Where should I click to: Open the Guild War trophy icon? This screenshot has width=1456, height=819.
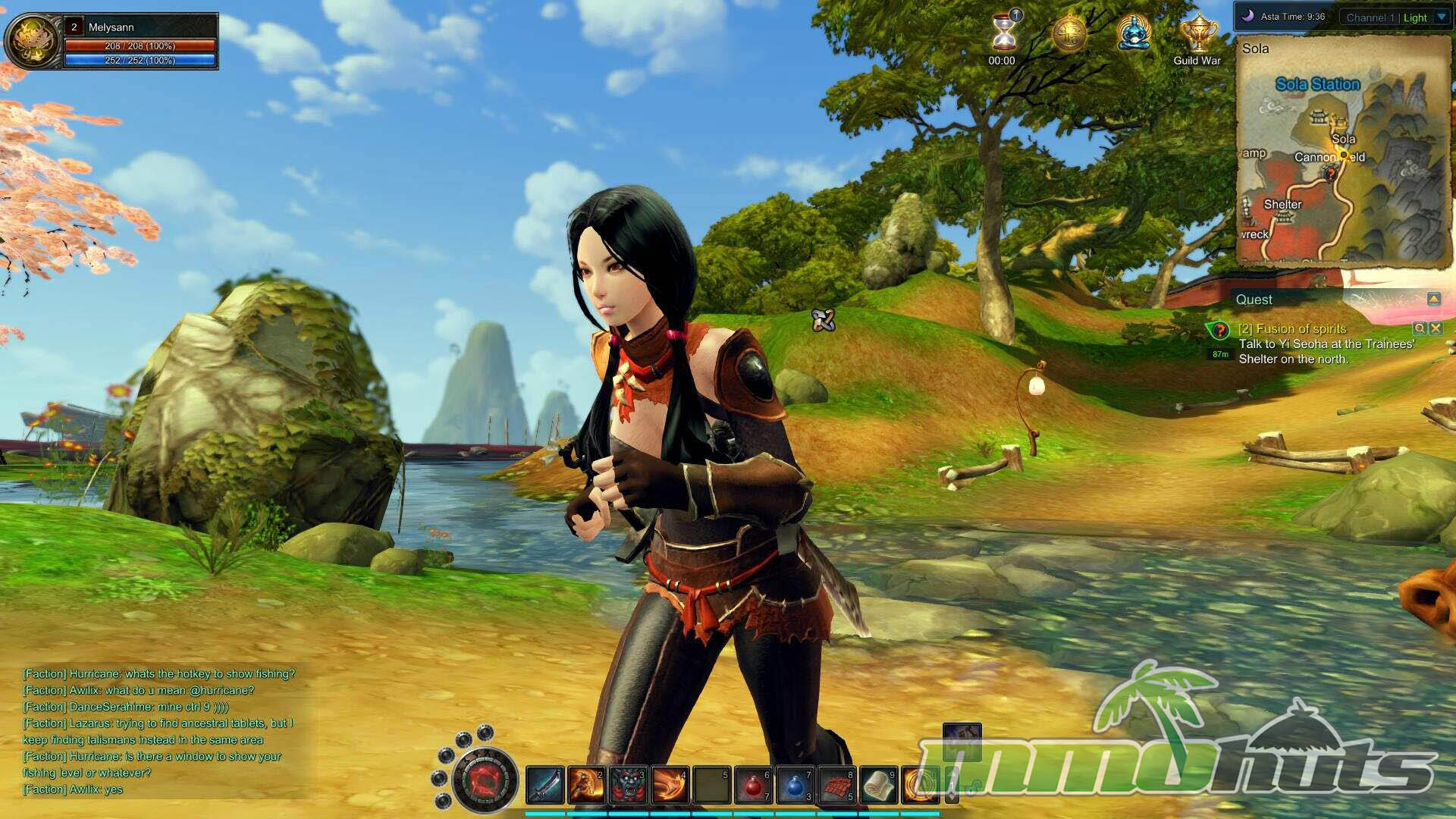click(x=1197, y=34)
